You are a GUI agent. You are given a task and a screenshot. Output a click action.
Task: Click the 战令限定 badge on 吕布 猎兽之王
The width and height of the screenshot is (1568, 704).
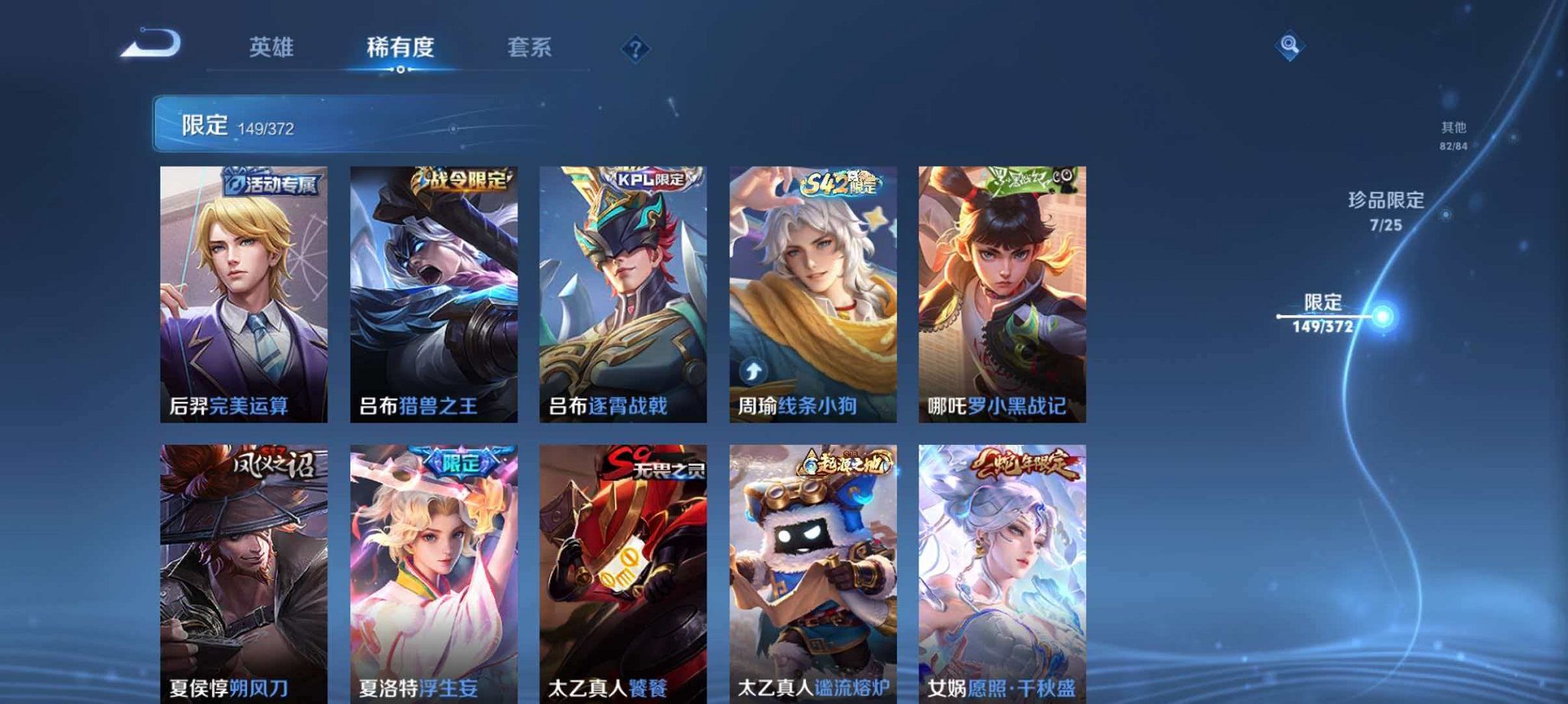(459, 177)
